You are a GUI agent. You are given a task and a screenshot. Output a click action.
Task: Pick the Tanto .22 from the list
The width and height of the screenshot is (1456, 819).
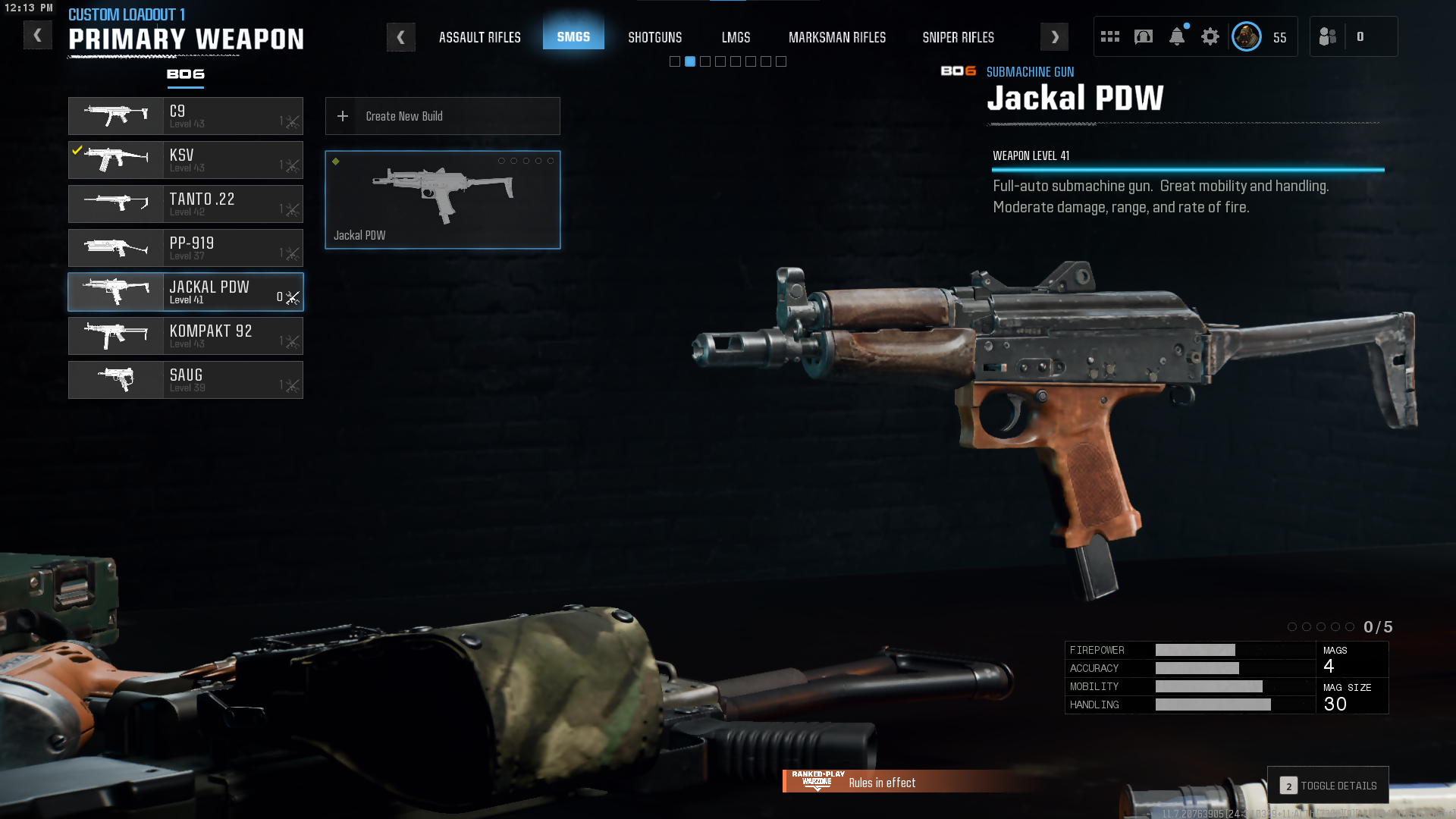[x=186, y=204]
